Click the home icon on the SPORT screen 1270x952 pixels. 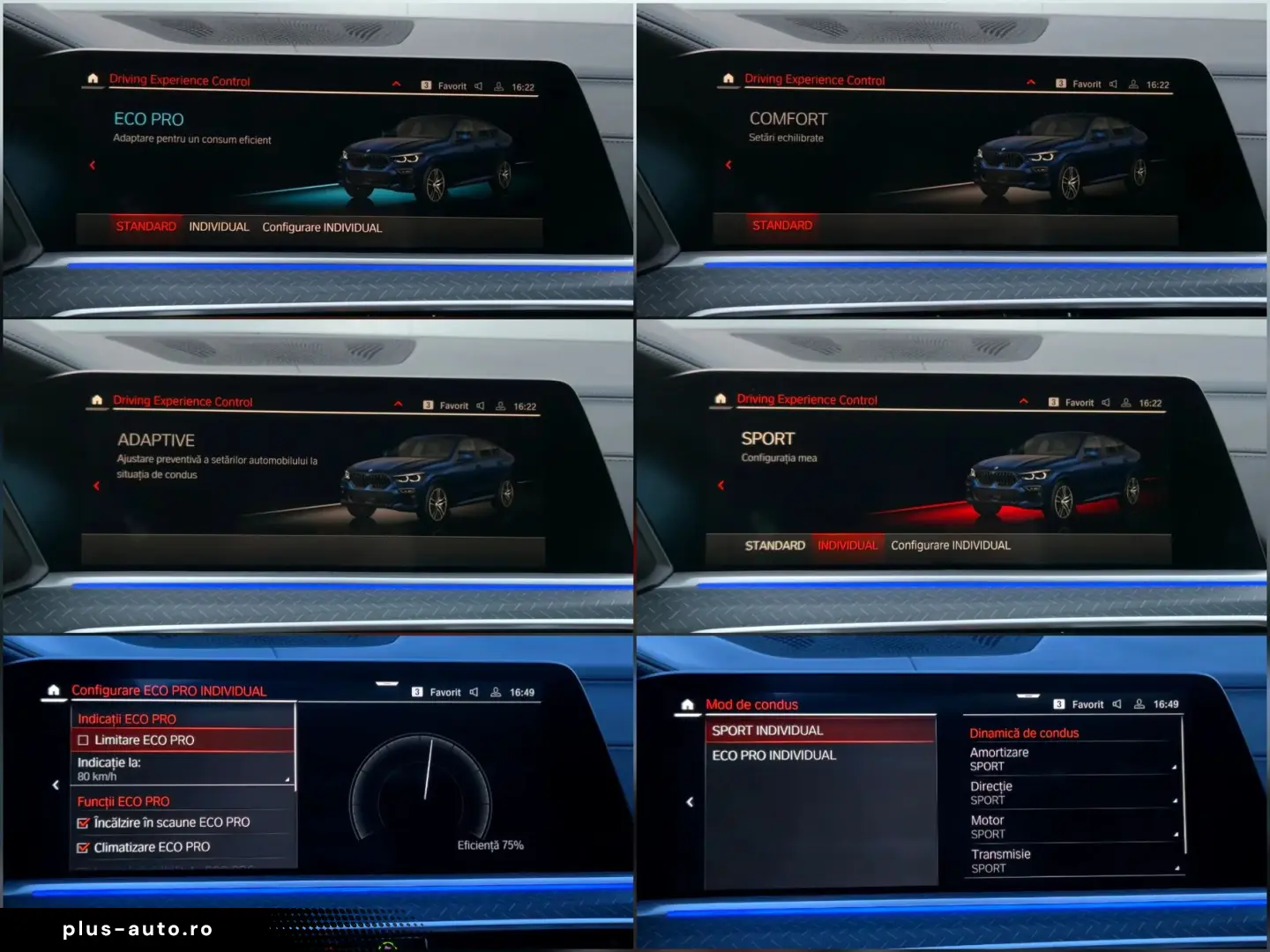(721, 399)
